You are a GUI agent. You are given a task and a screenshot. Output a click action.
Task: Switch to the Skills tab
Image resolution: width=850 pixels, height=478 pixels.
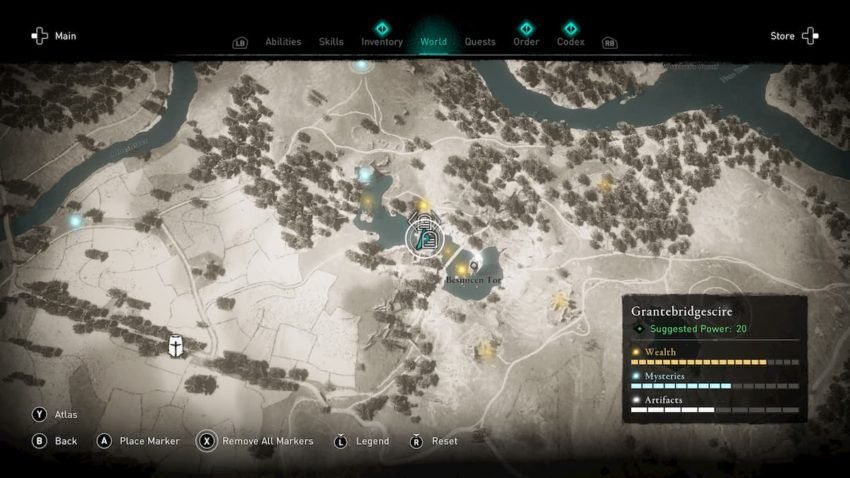(331, 42)
